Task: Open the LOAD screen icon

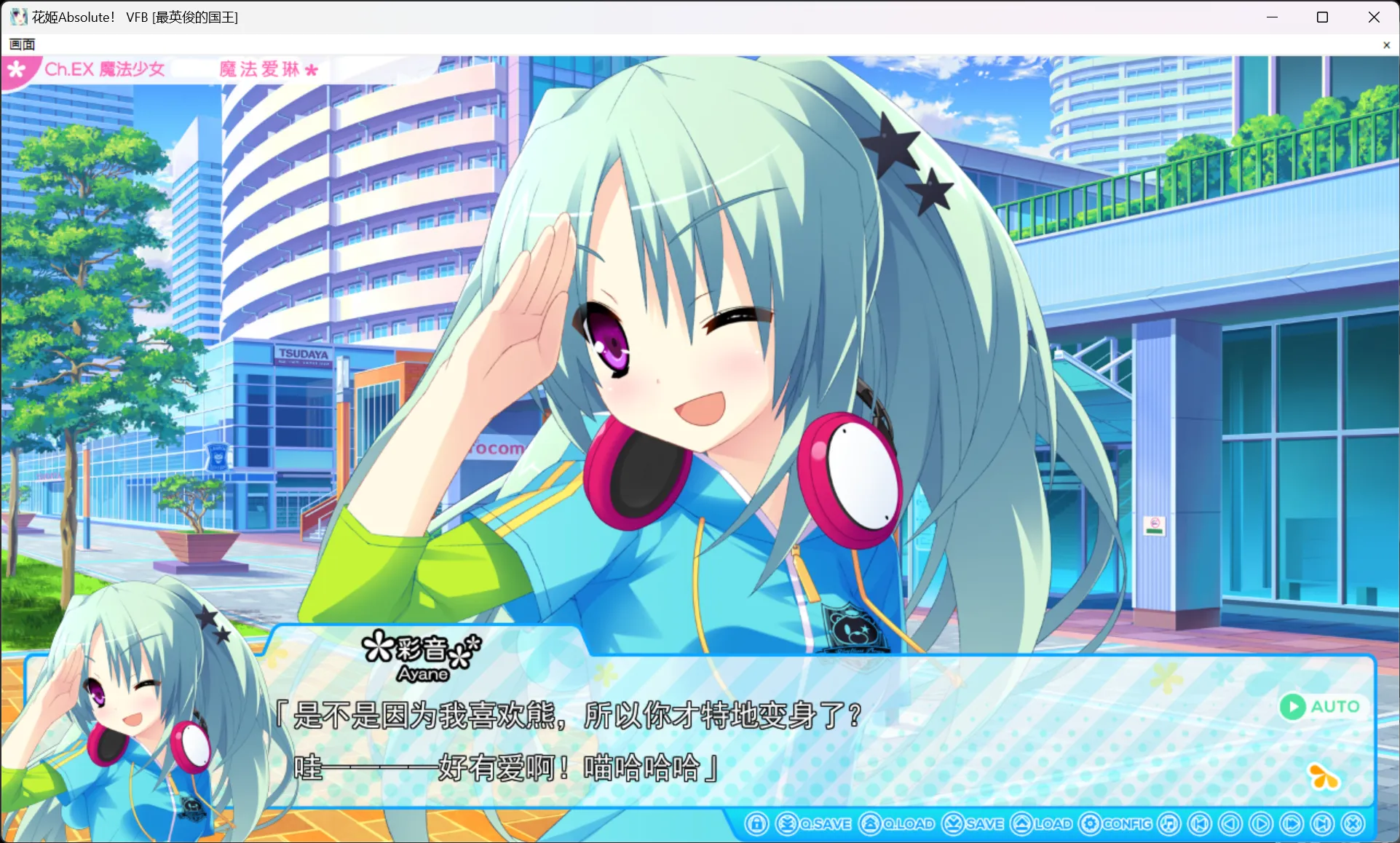Action: point(1022,824)
